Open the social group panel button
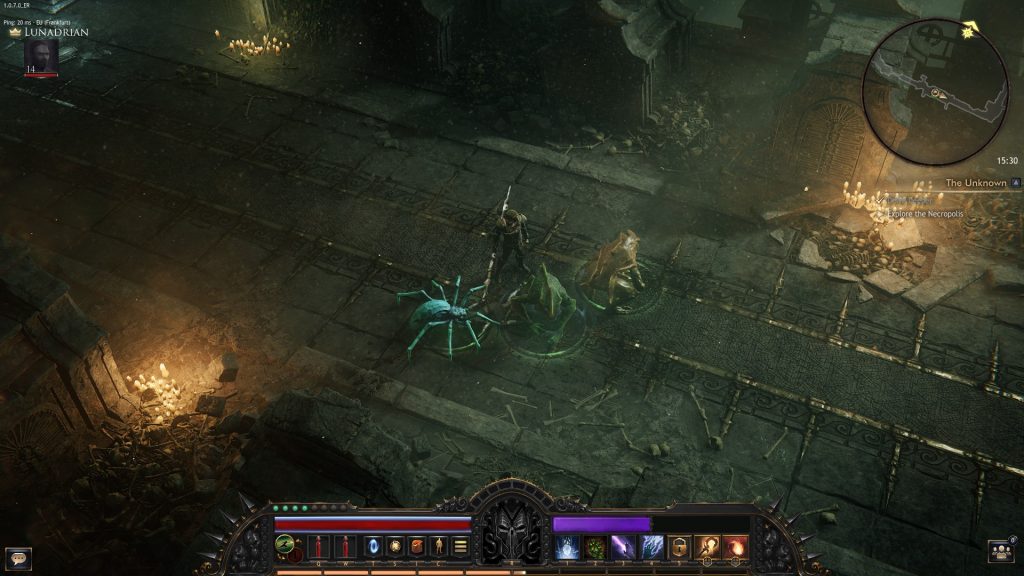The height and width of the screenshot is (576, 1024). (1001, 551)
